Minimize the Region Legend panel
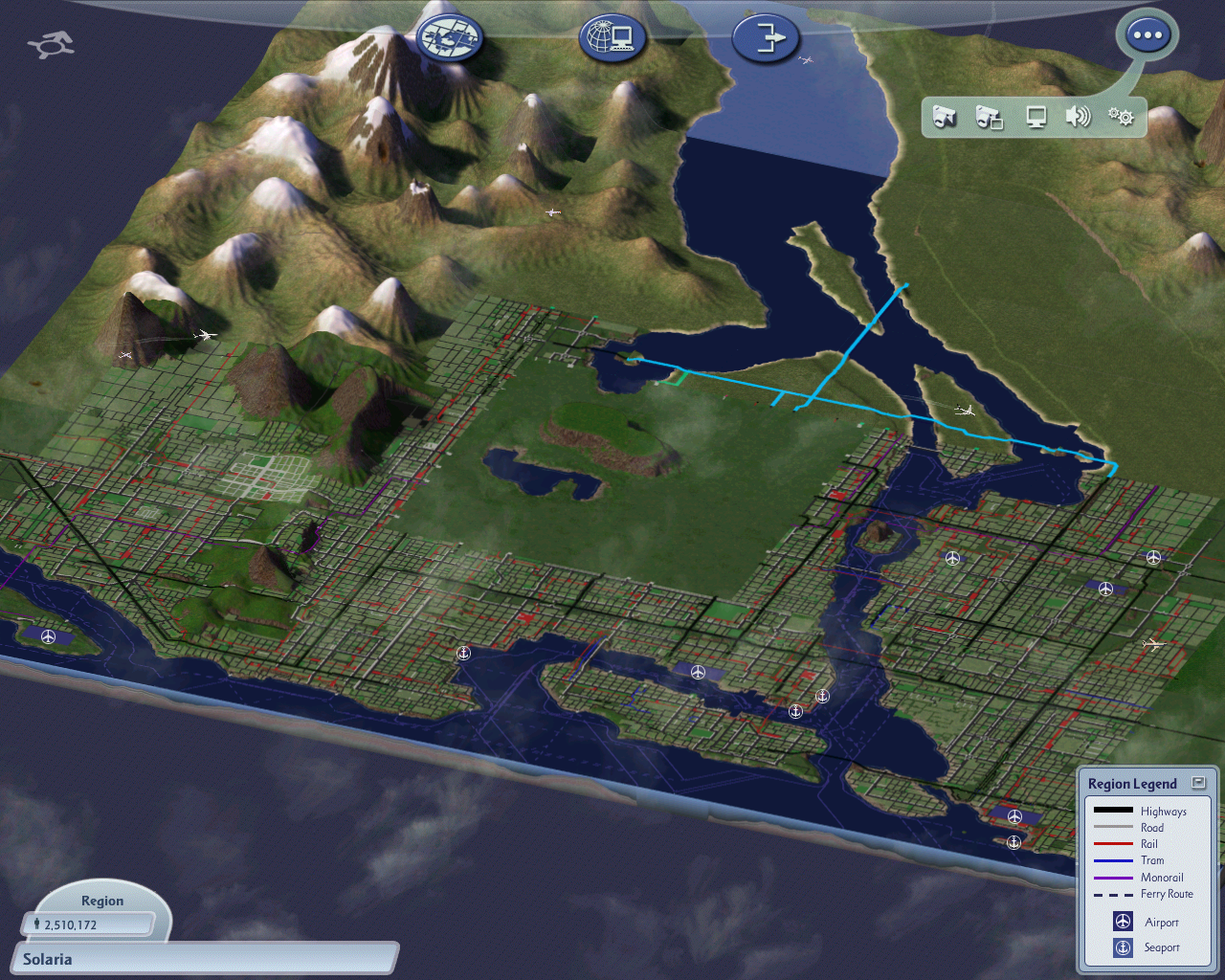 click(x=1198, y=782)
